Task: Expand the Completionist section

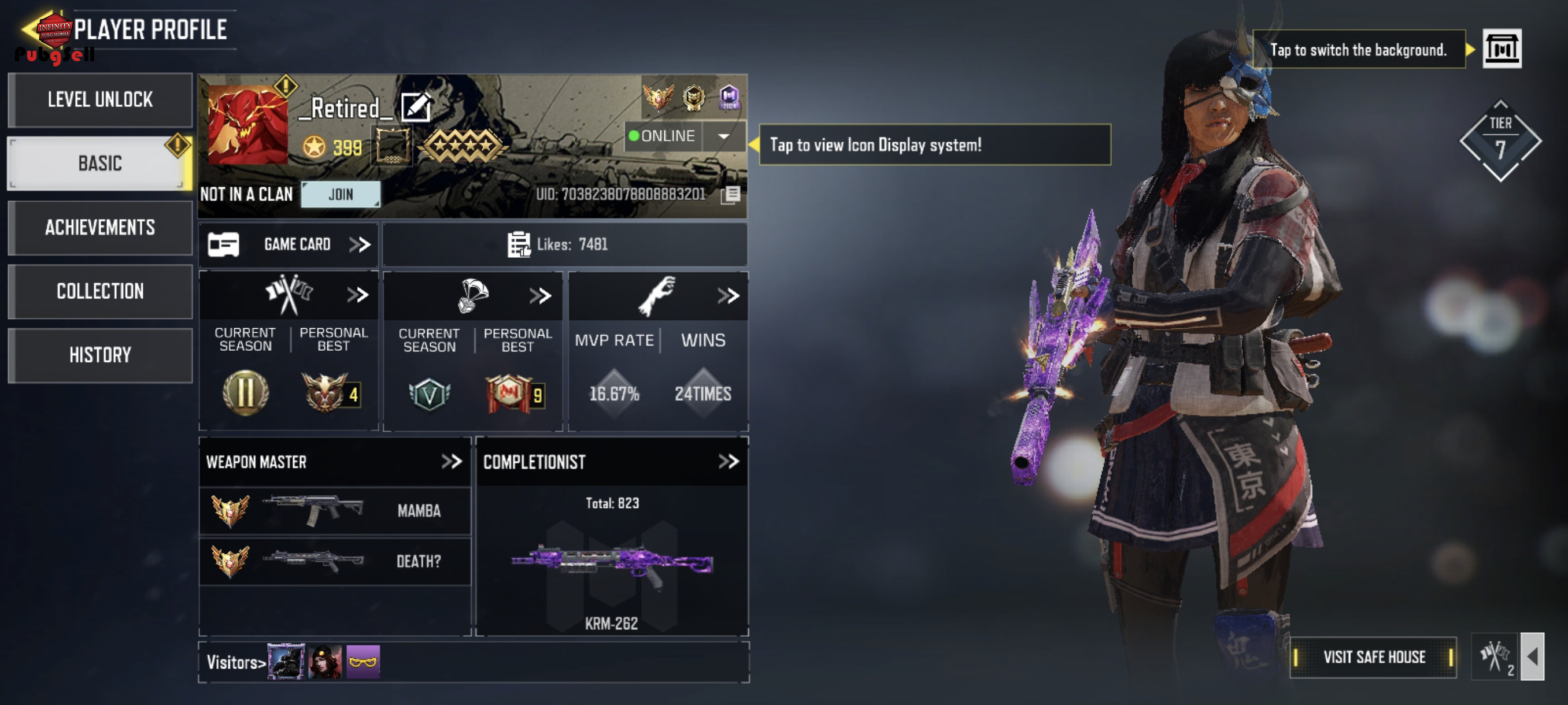Action: click(728, 462)
